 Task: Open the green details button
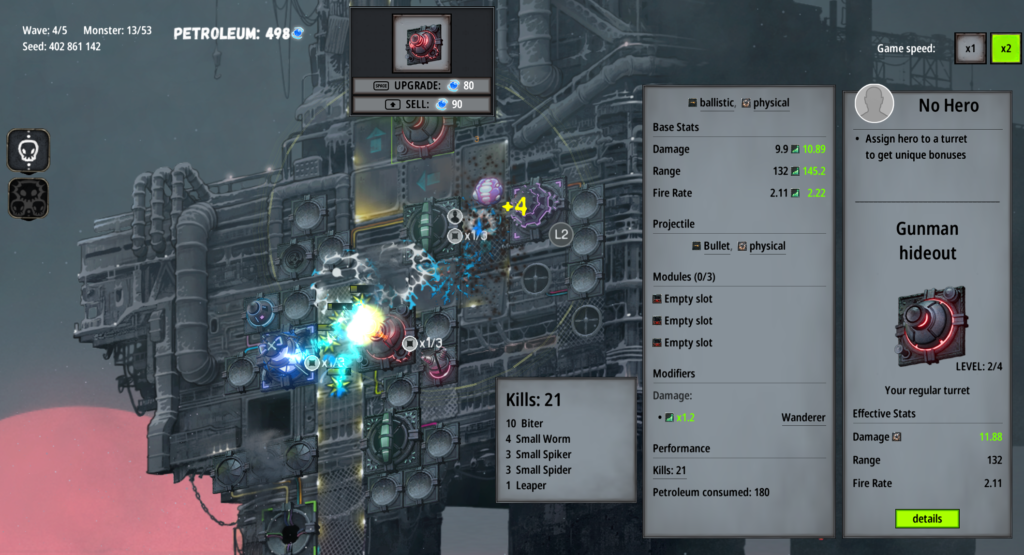(927, 519)
